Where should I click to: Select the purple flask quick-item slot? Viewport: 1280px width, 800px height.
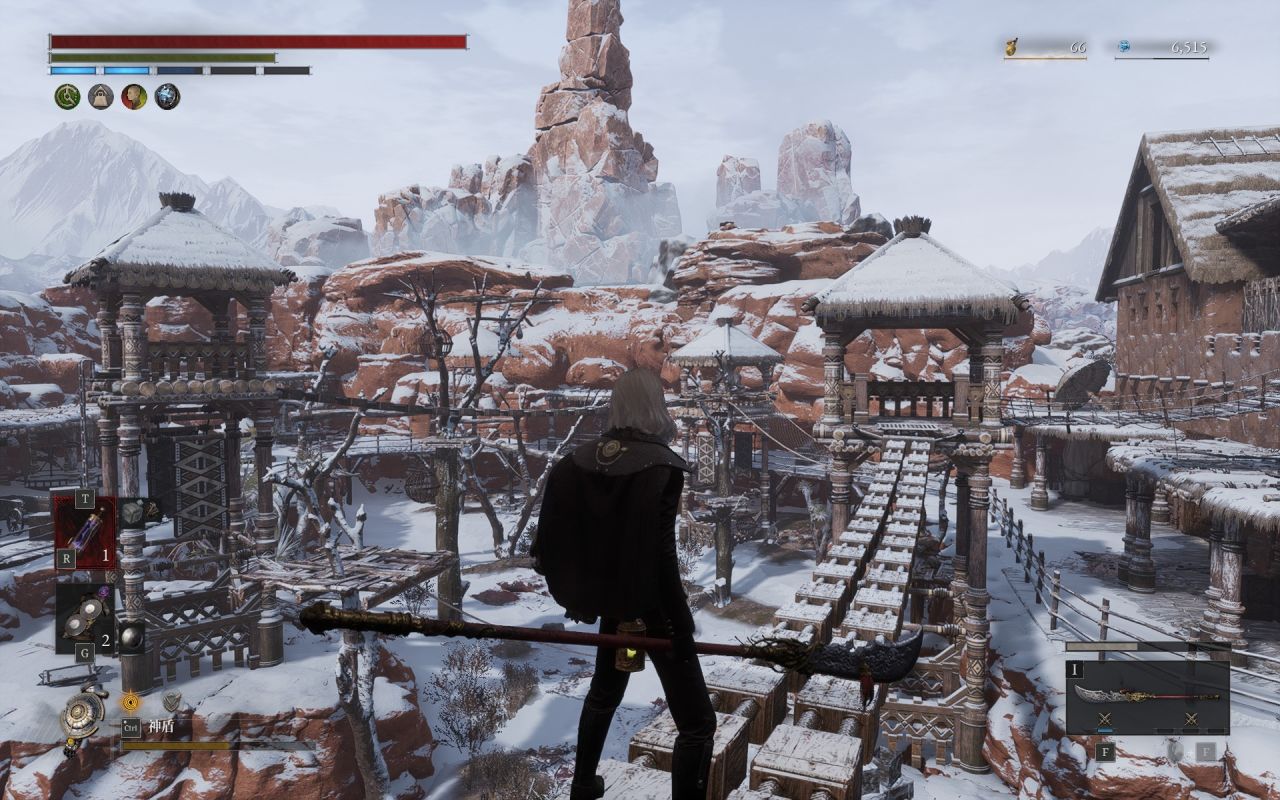click(86, 531)
